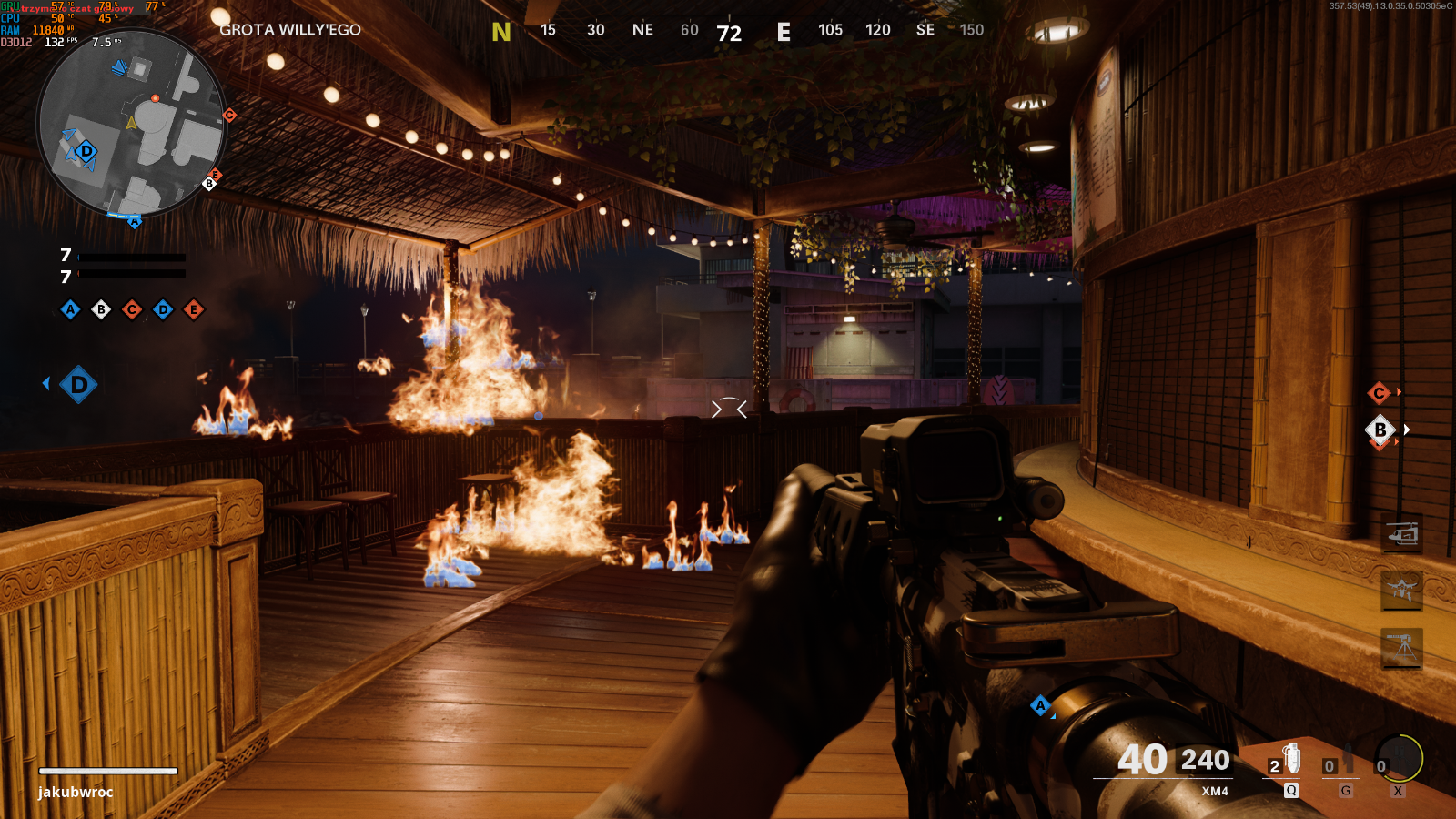Select flag B in the objective status row
Screen dimensions: 1456x819
point(101,309)
